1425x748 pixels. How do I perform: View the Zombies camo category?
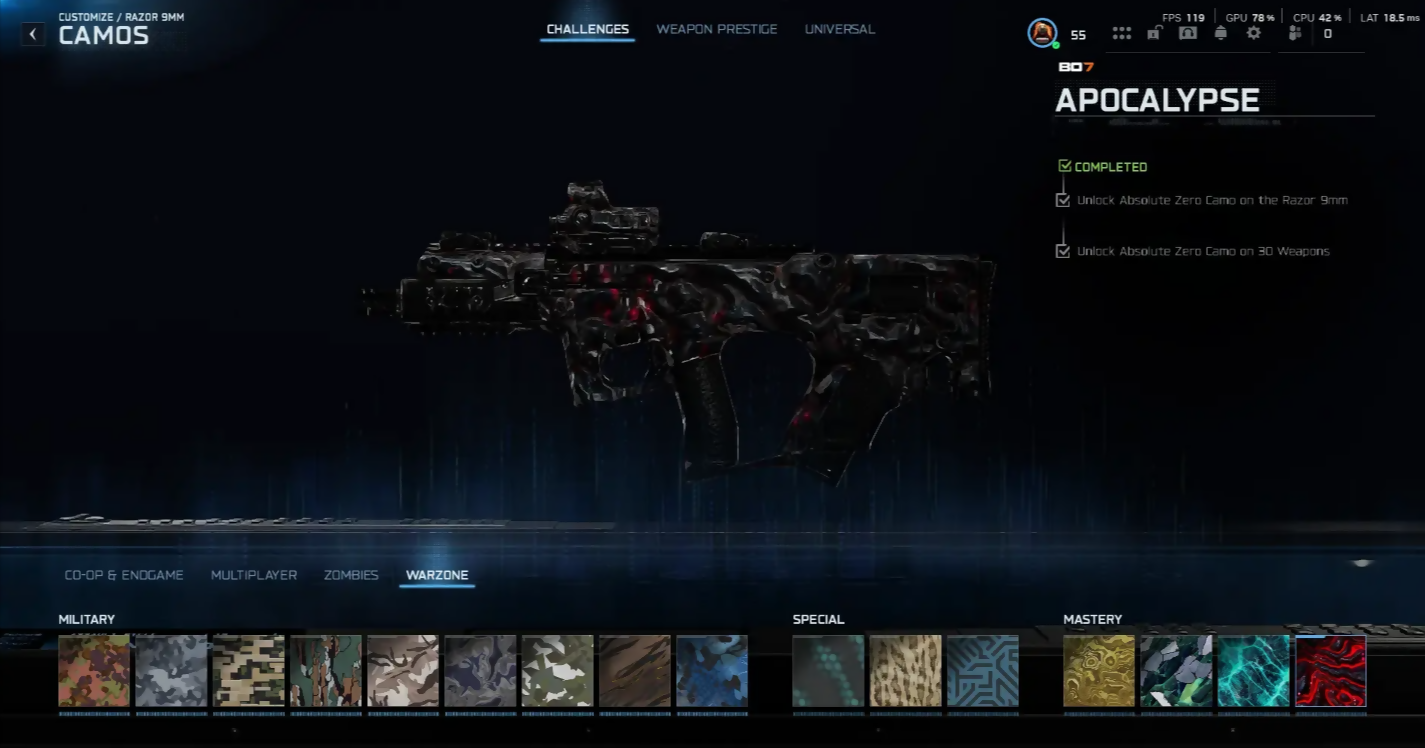point(351,575)
